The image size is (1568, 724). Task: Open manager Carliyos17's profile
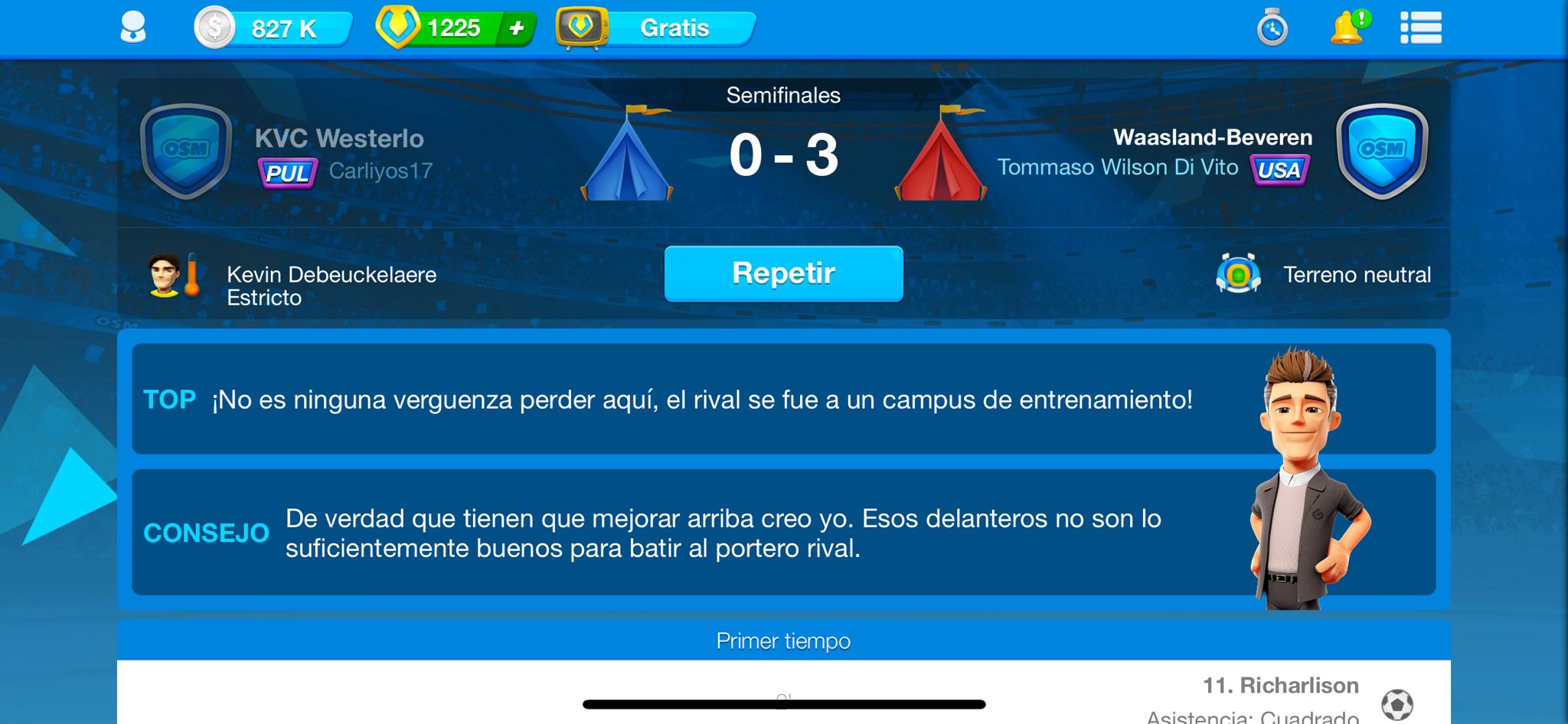381,171
